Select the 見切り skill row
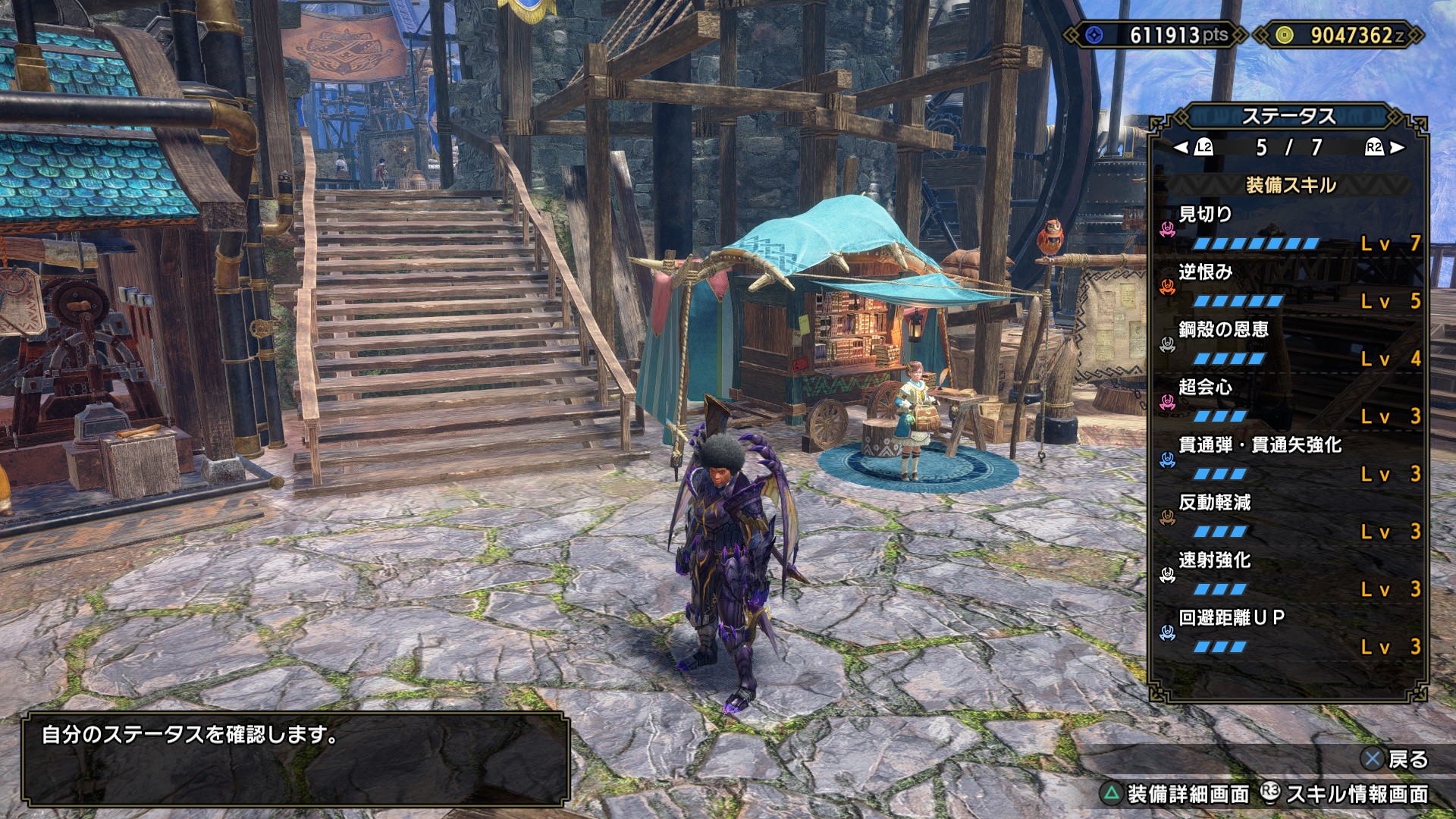The height and width of the screenshot is (819, 1456). (x=1289, y=228)
